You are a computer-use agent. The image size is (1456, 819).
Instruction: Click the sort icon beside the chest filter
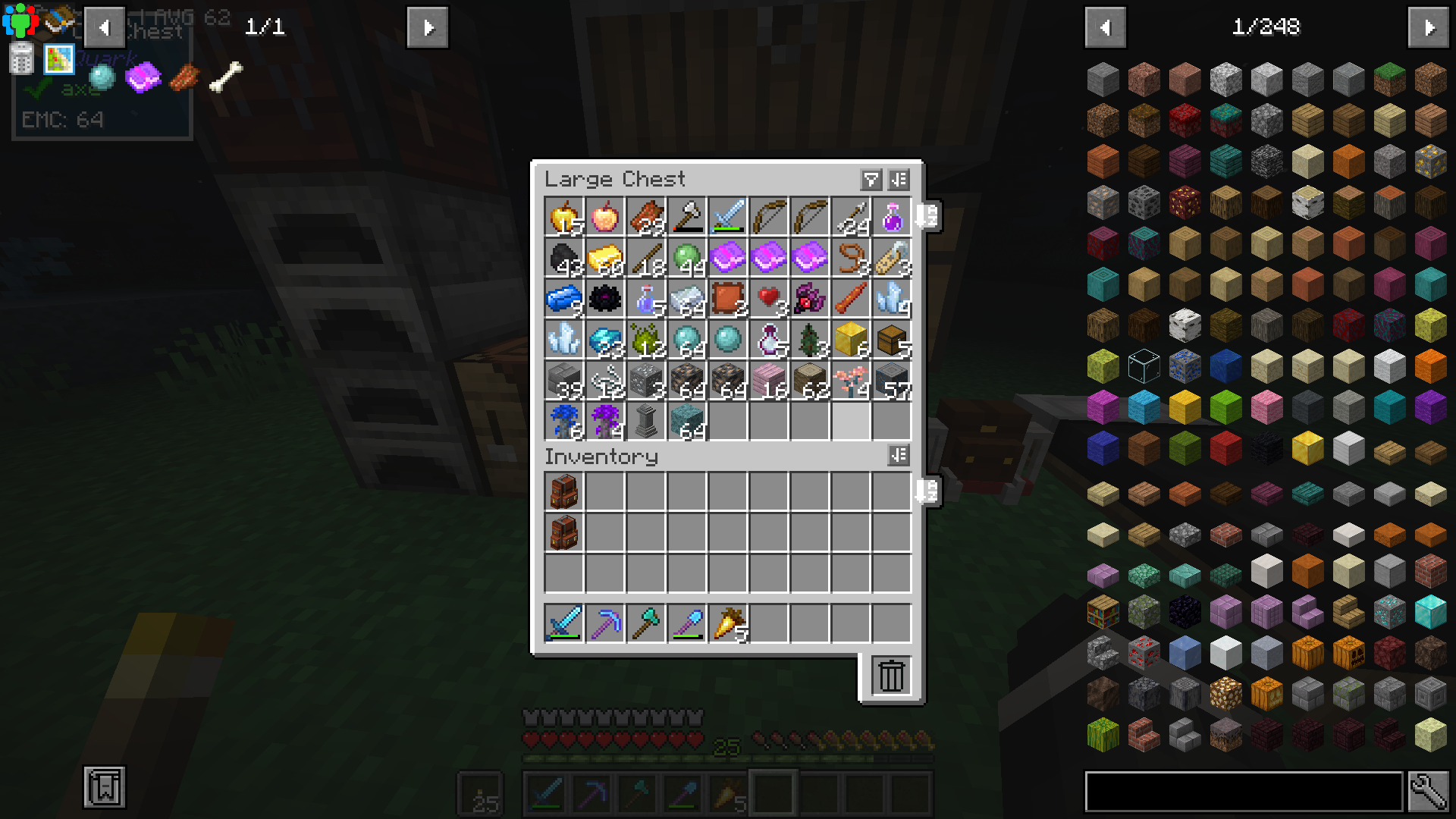[x=899, y=180]
